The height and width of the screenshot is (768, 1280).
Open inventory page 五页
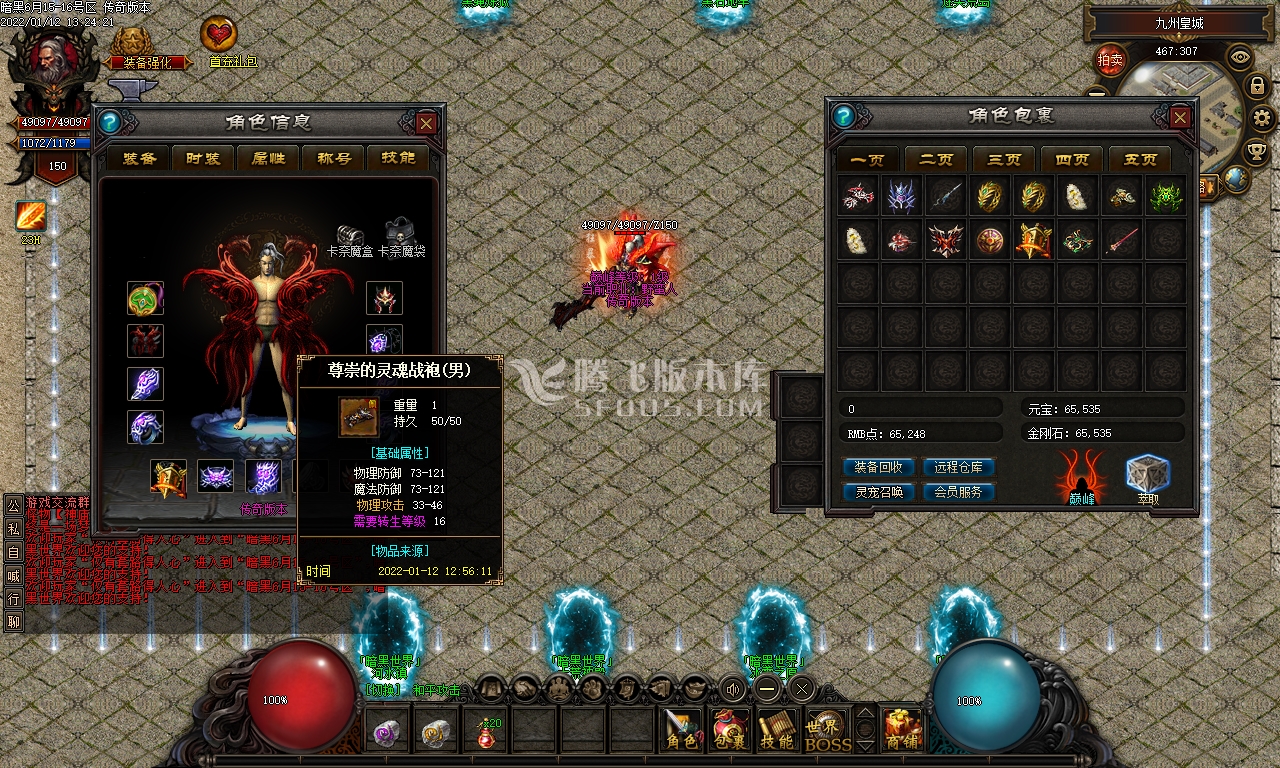pos(1140,159)
